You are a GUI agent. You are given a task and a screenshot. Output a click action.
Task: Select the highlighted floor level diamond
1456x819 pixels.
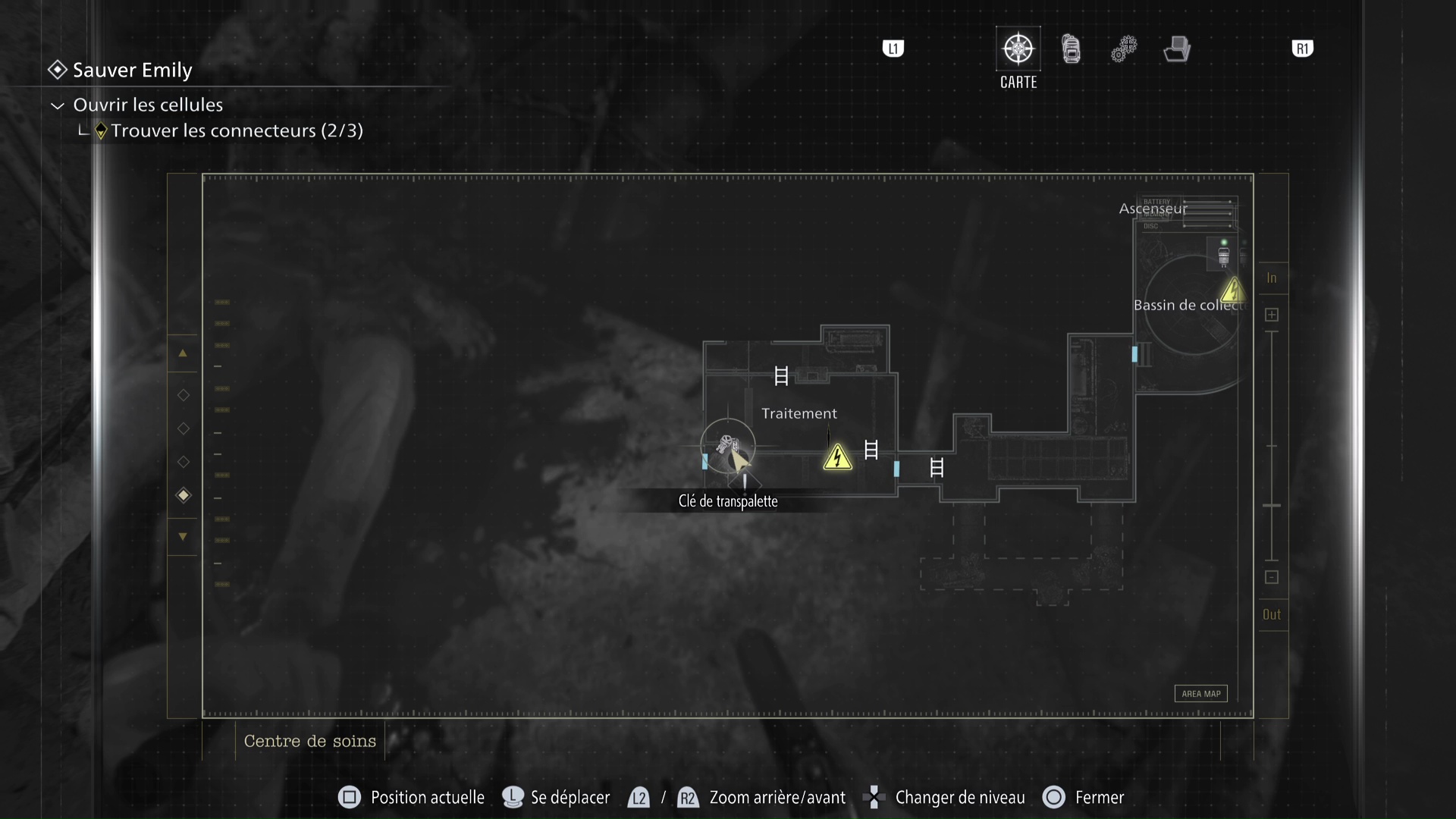(183, 495)
